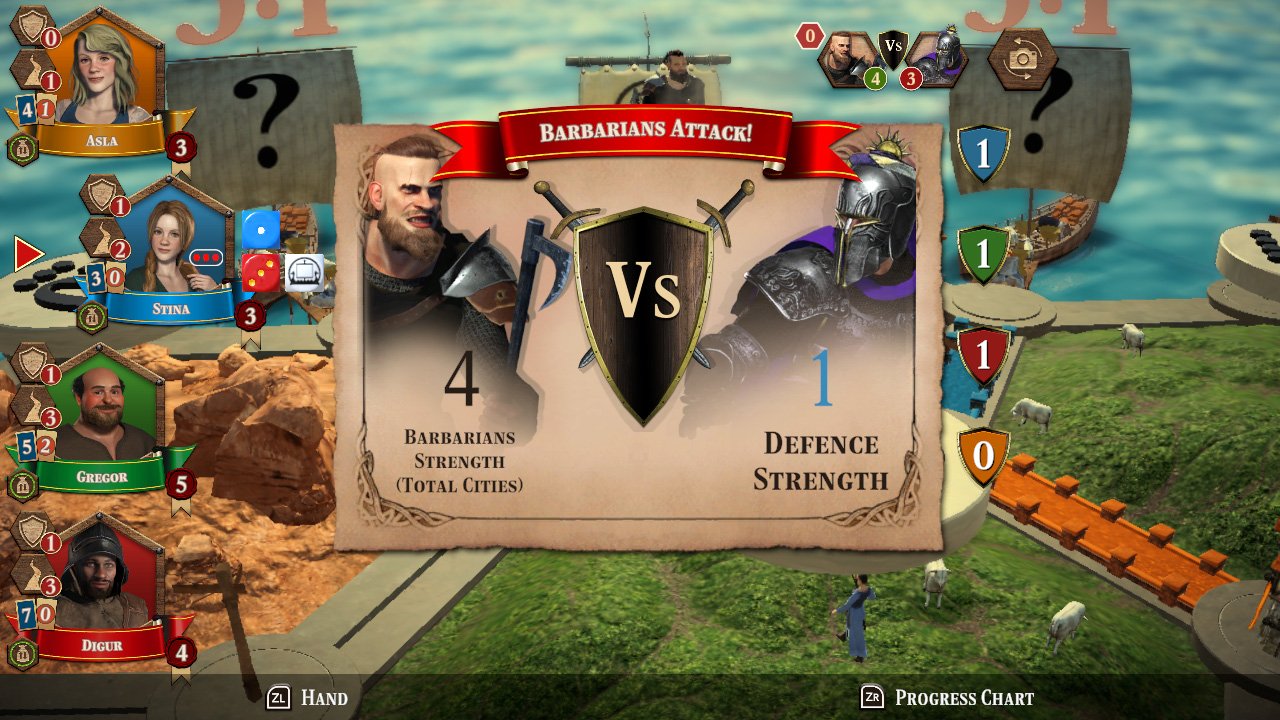
Task: Click Asla's player portrait
Action: 98,72
